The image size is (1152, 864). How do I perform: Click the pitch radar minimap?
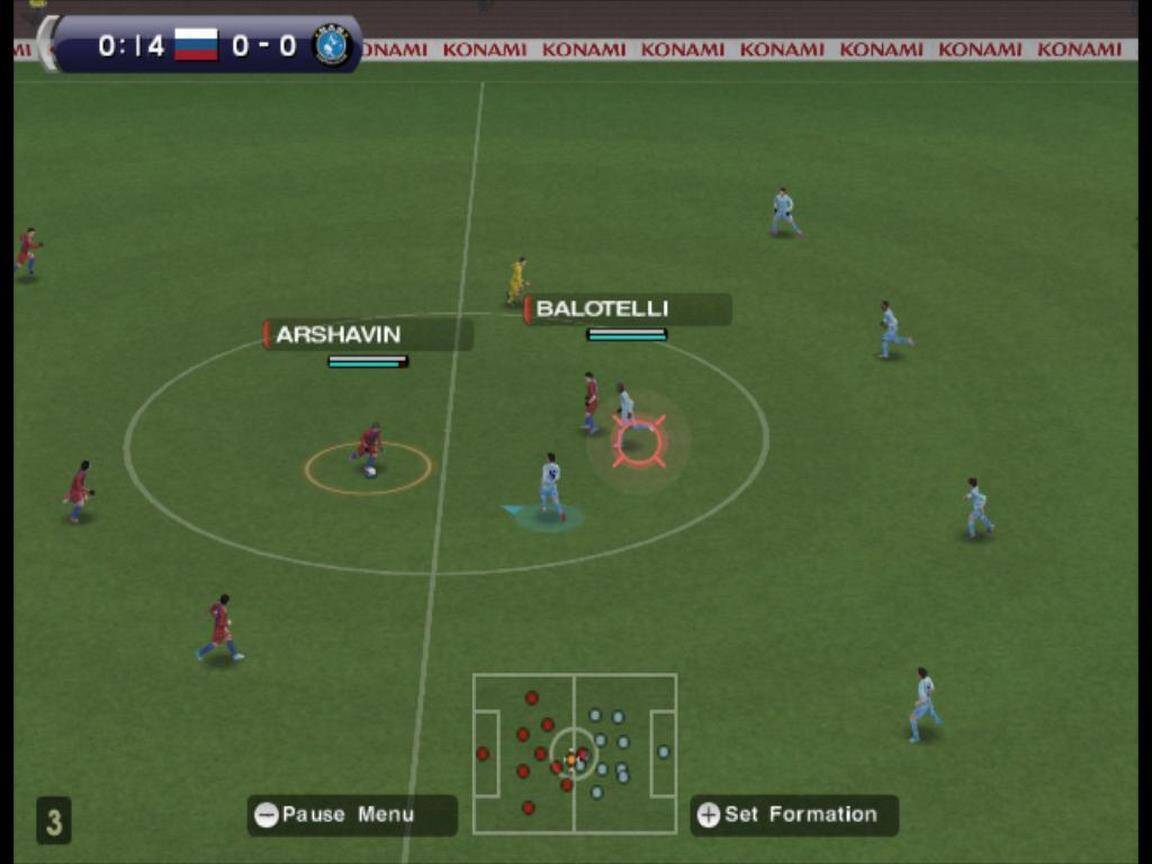tap(575, 754)
